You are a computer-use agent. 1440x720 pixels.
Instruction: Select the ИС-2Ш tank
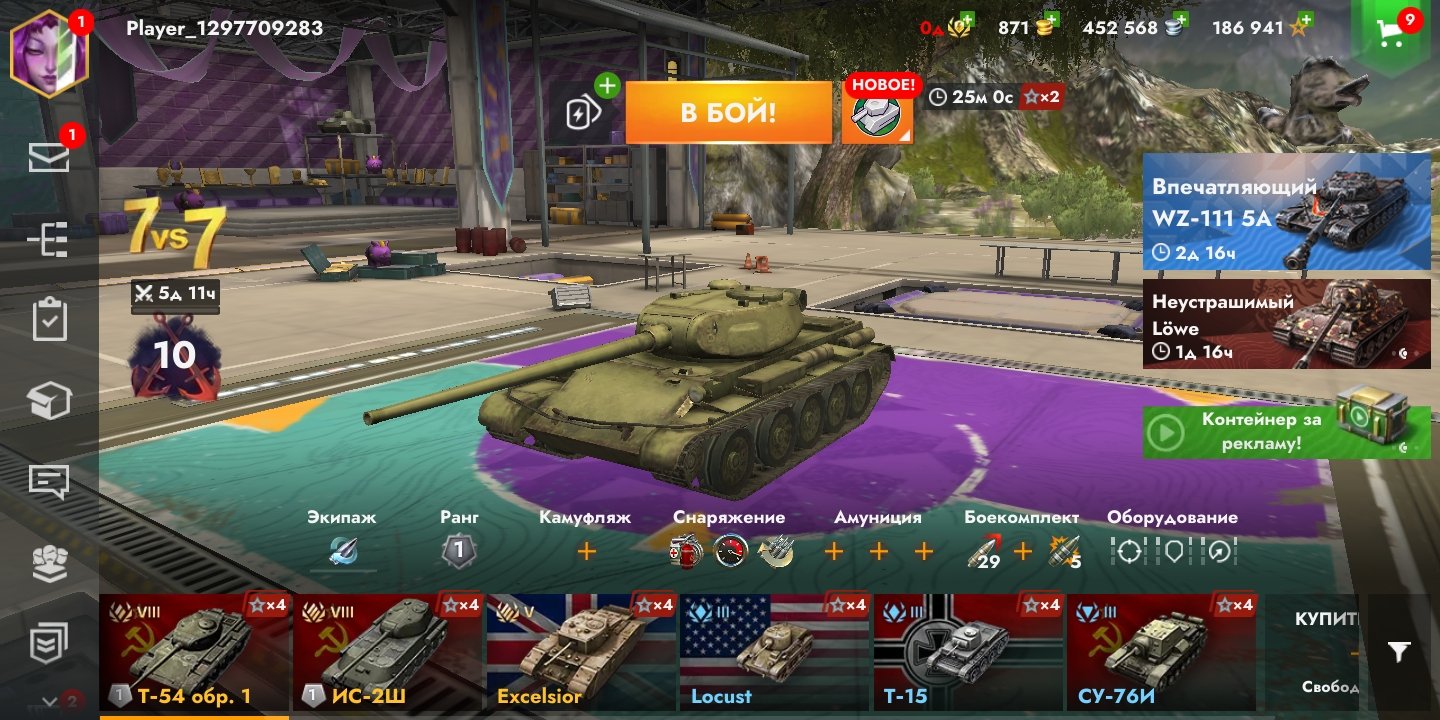pos(387,652)
